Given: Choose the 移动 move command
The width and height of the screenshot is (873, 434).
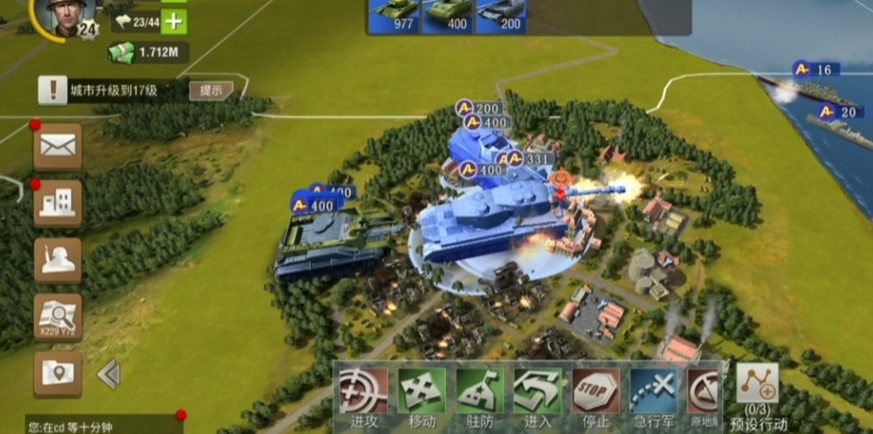Looking at the screenshot, I should tap(421, 393).
